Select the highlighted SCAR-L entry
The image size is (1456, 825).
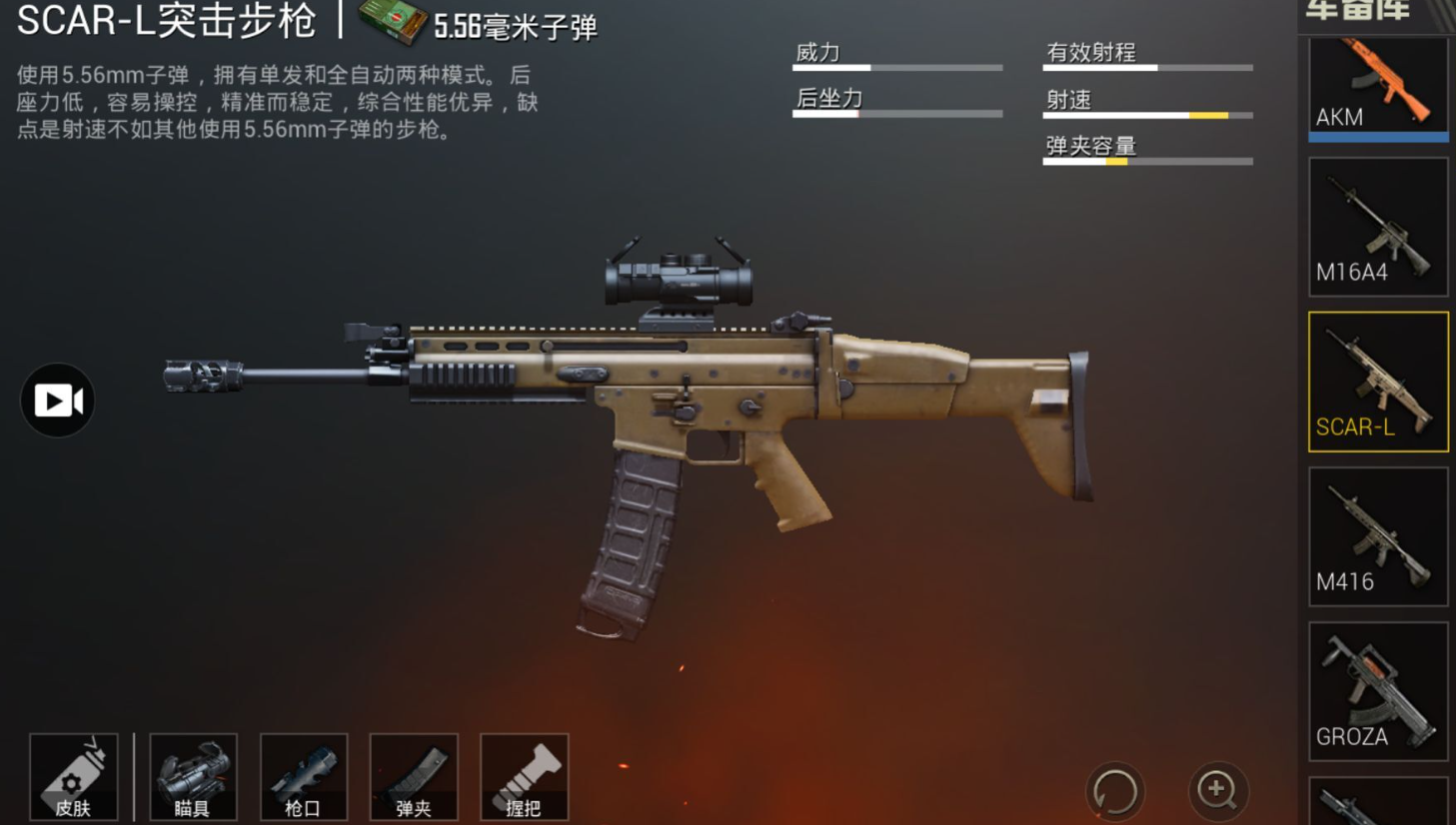click(x=1377, y=383)
